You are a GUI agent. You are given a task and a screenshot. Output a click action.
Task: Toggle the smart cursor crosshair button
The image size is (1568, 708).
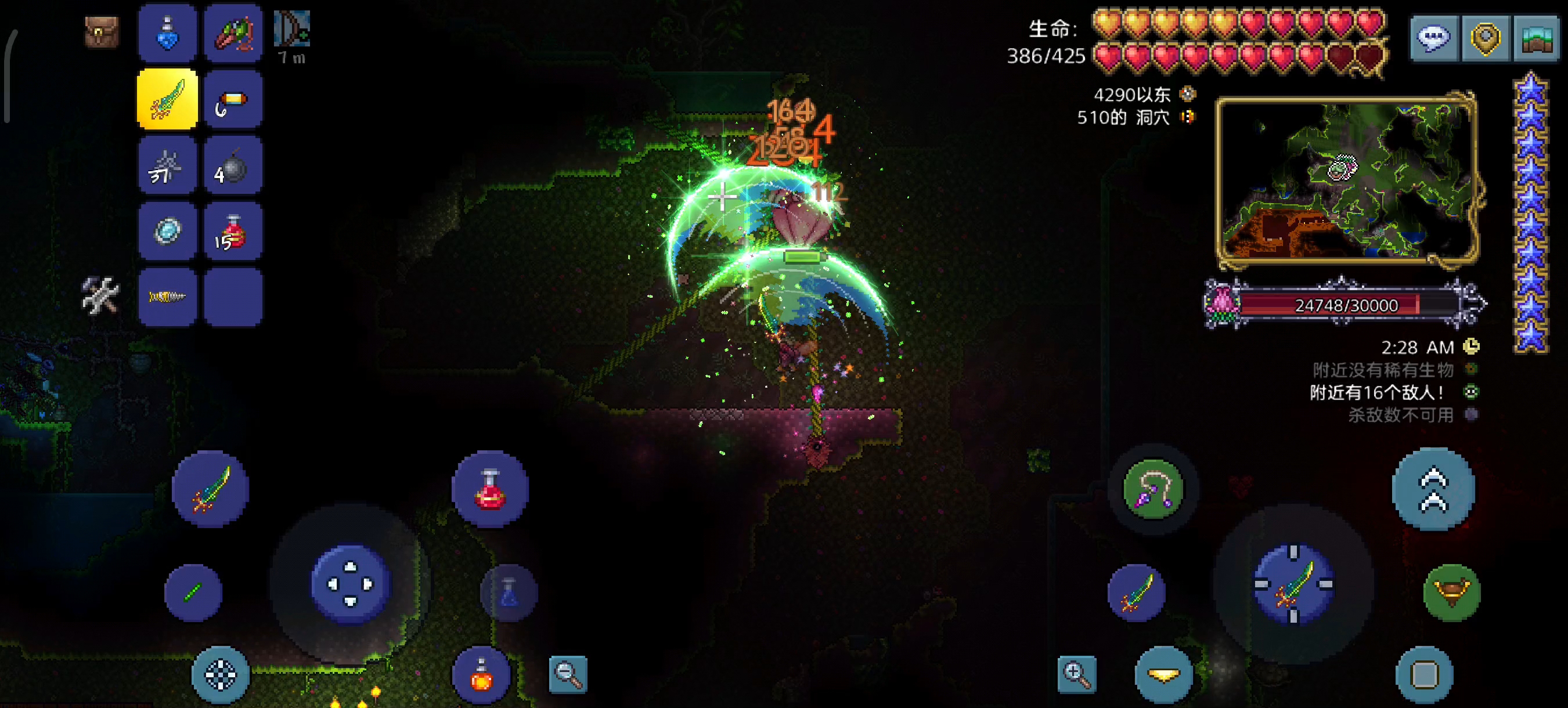pyautogui.click(x=221, y=674)
